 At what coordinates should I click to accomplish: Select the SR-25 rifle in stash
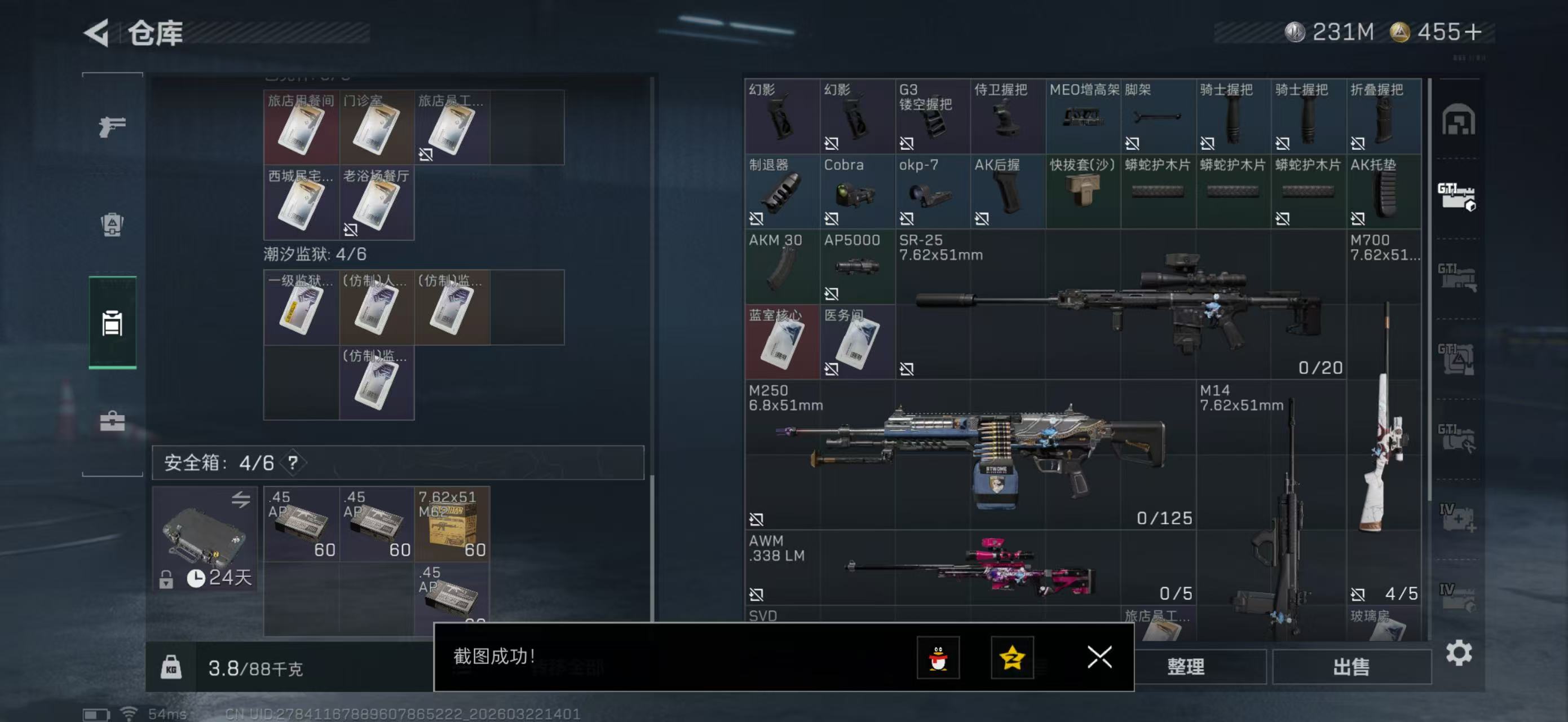point(1120,305)
